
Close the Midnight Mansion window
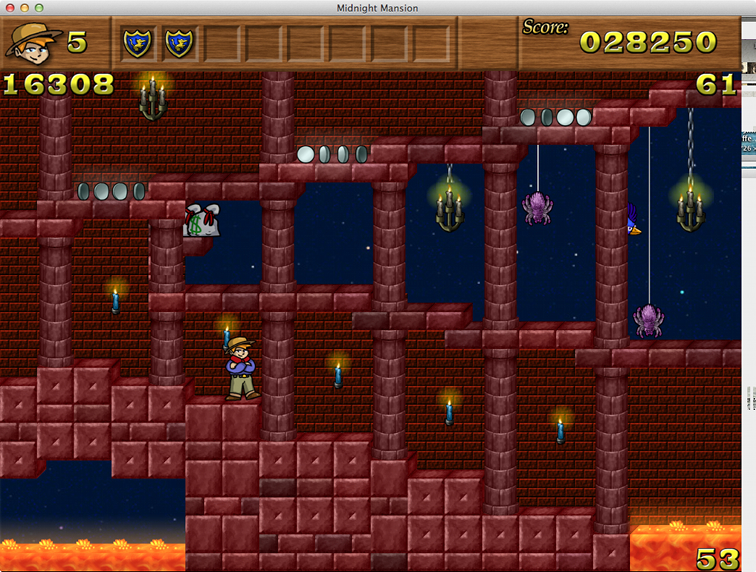tap(10, 8)
